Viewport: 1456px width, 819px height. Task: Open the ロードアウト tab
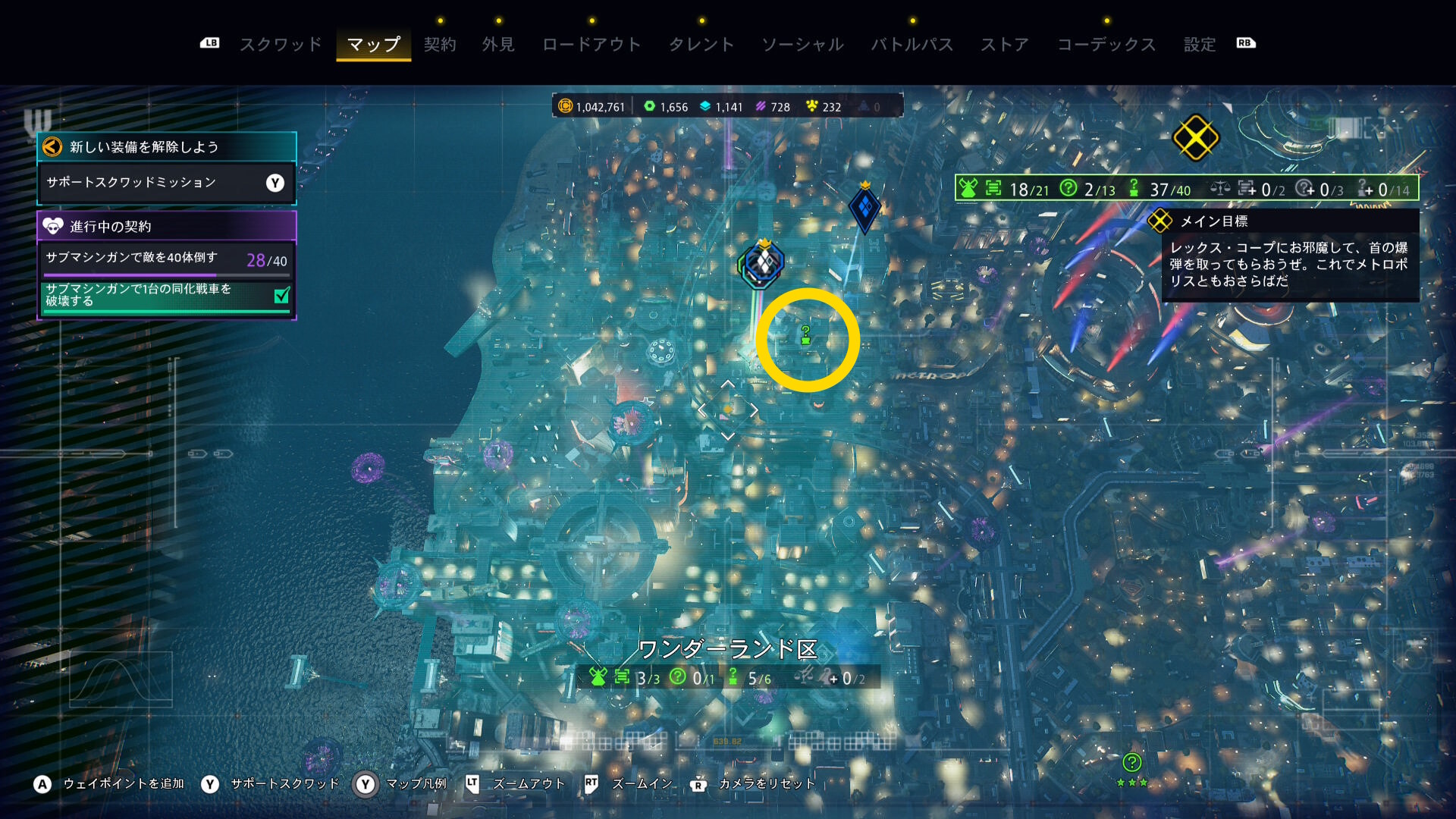(591, 45)
